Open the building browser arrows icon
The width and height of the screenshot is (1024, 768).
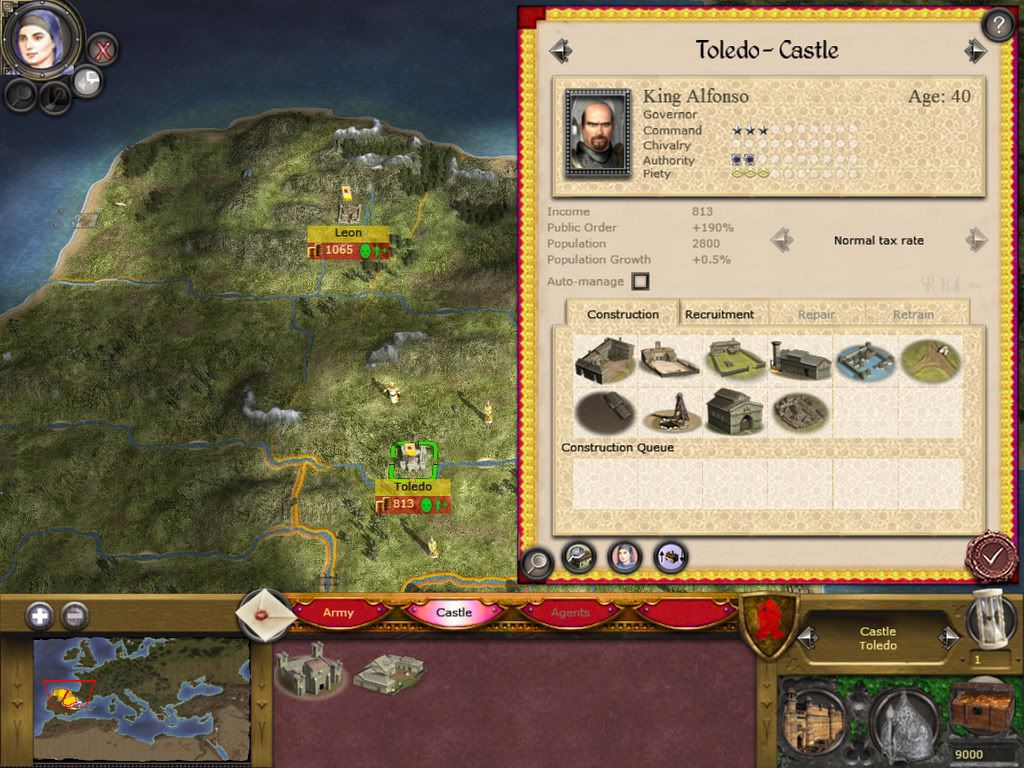coord(671,557)
